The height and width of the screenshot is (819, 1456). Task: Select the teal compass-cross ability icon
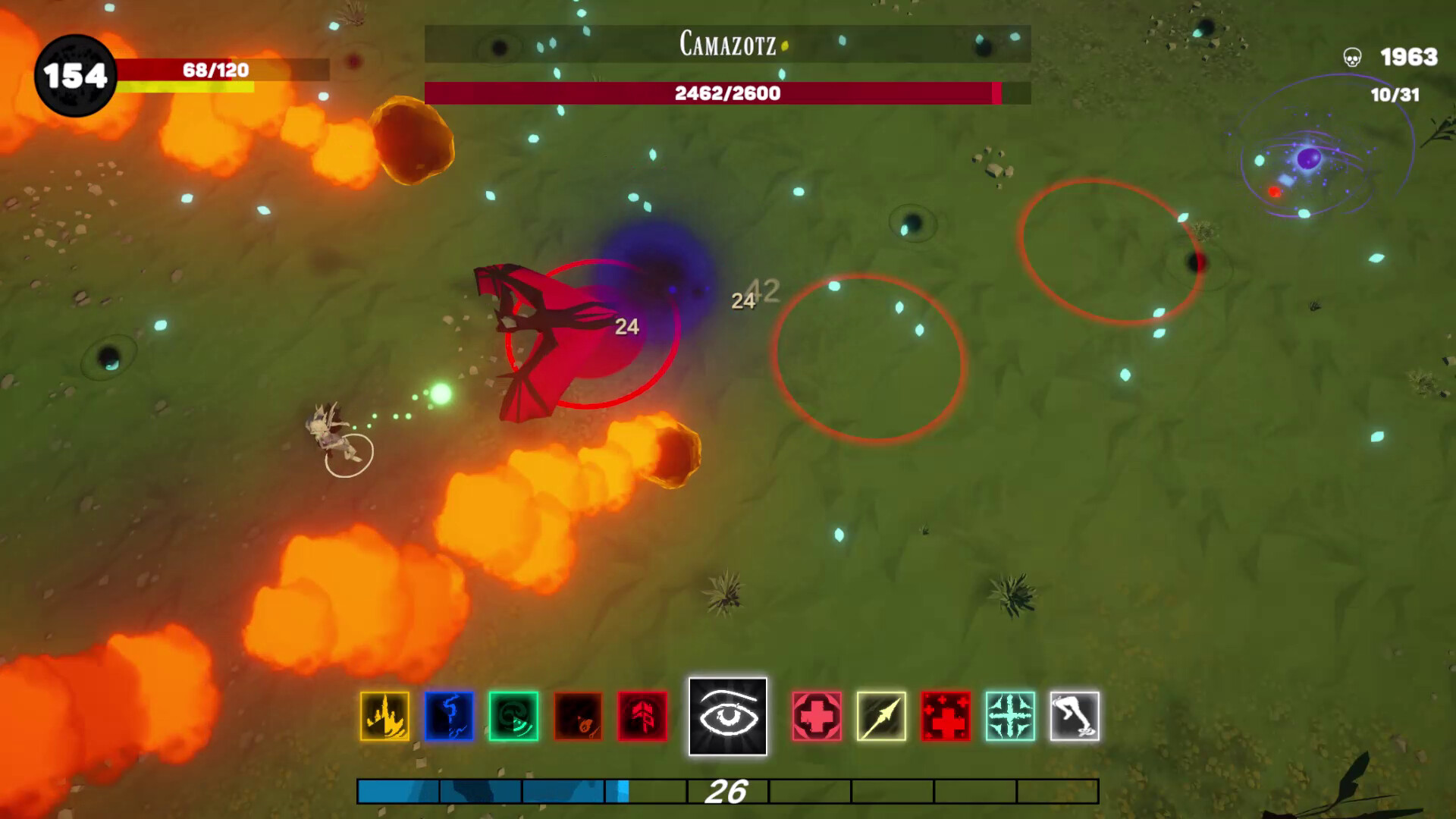[x=1007, y=717]
